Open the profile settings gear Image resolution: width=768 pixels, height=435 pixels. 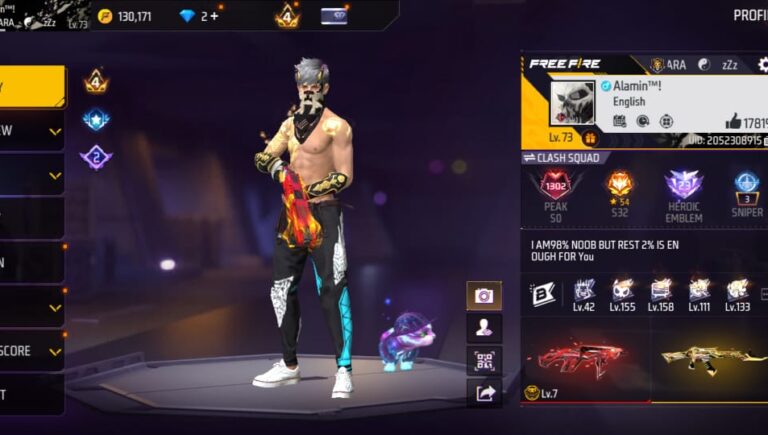coord(763,65)
